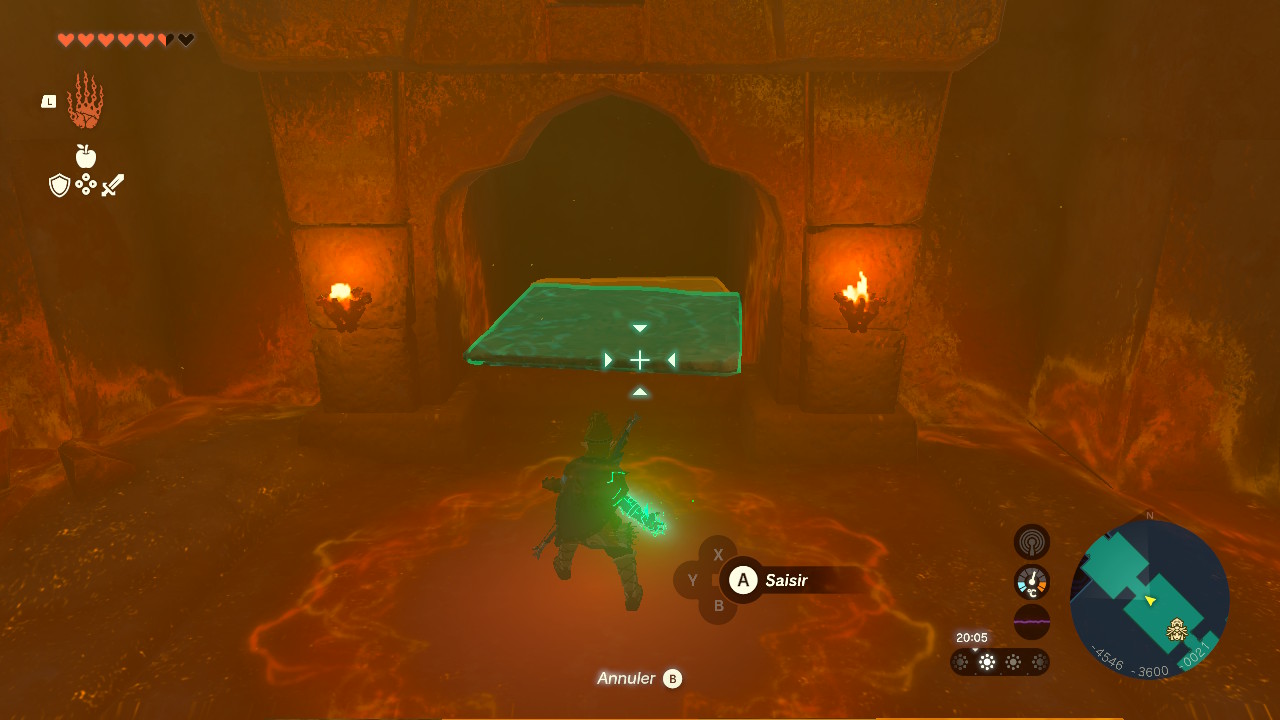
Task: Click the purple noise meter
Action: pos(1031,621)
